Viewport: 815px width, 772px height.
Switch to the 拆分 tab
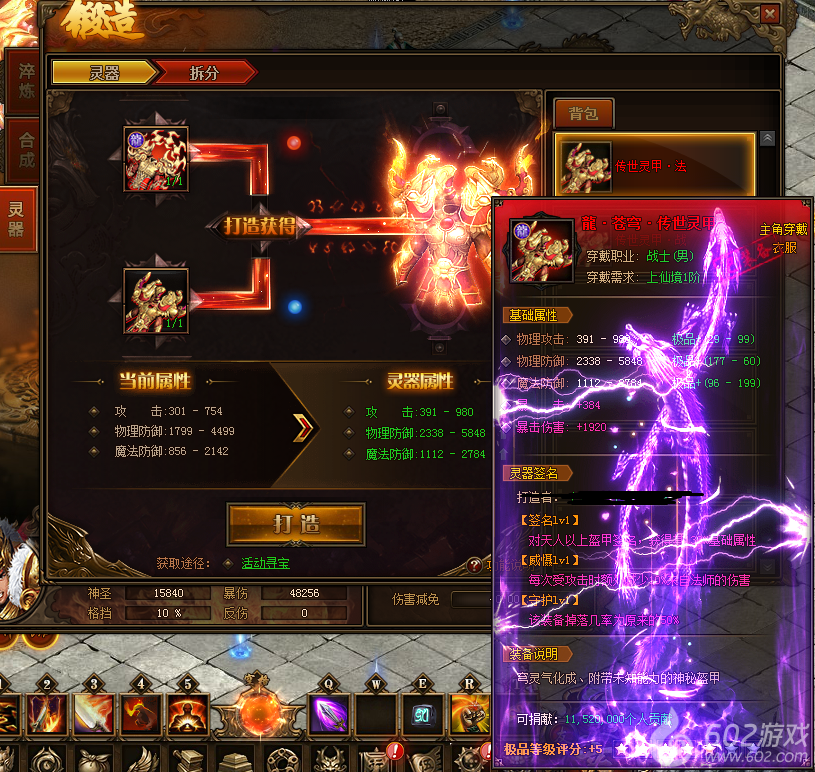pyautogui.click(x=205, y=72)
